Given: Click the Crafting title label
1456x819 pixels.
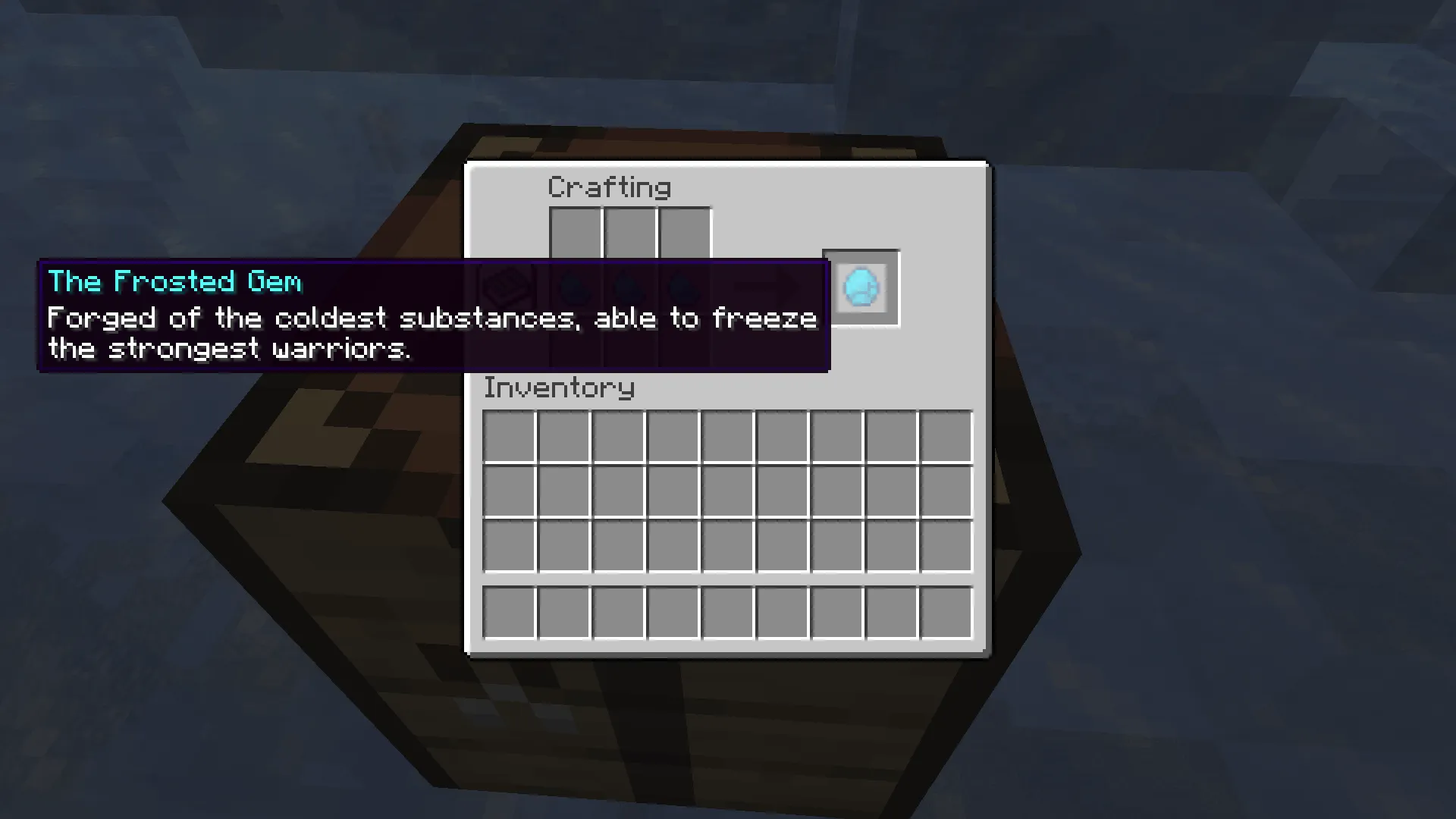Looking at the screenshot, I should 609,187.
